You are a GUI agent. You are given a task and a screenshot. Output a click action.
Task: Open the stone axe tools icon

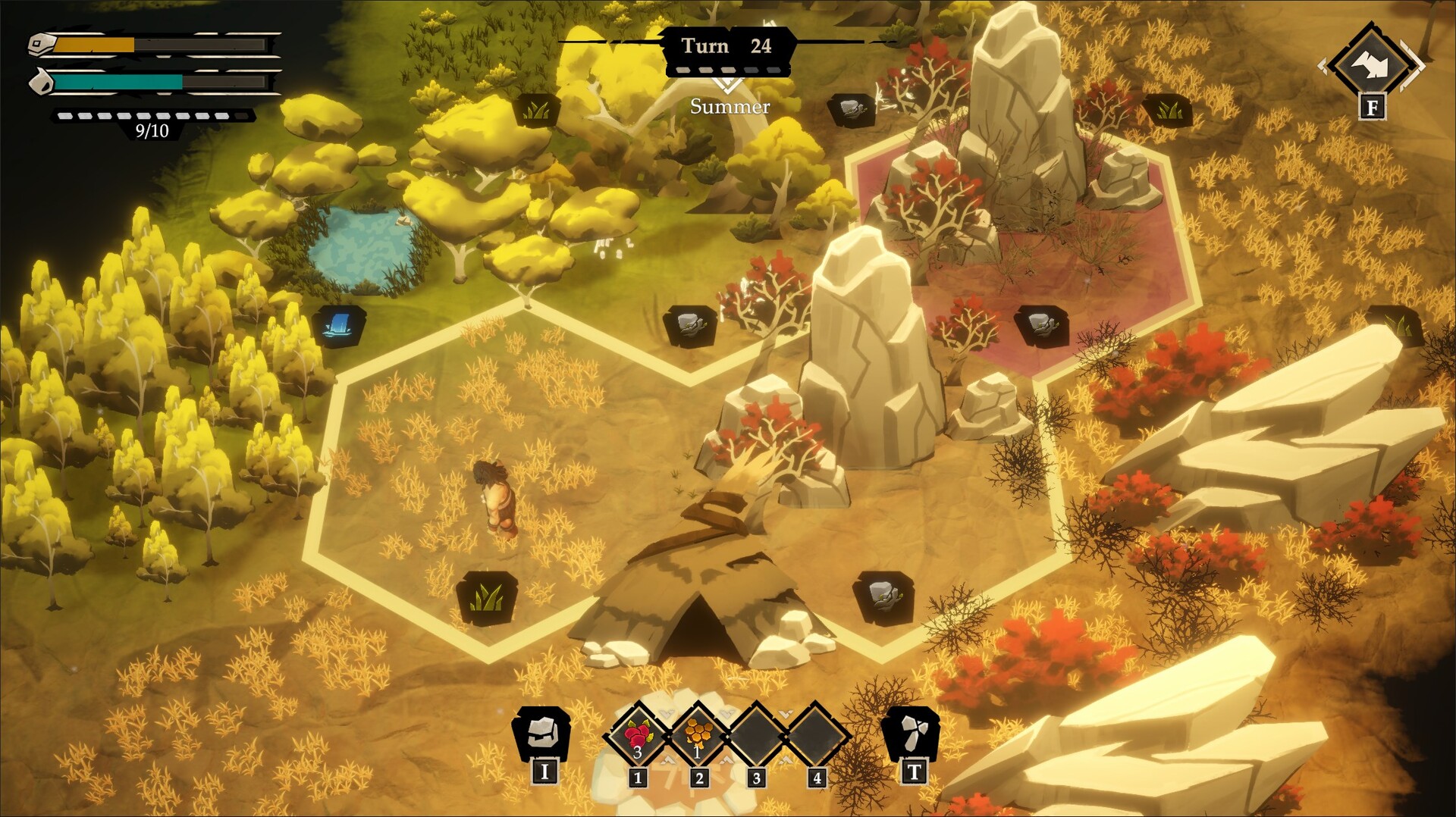pos(912,733)
